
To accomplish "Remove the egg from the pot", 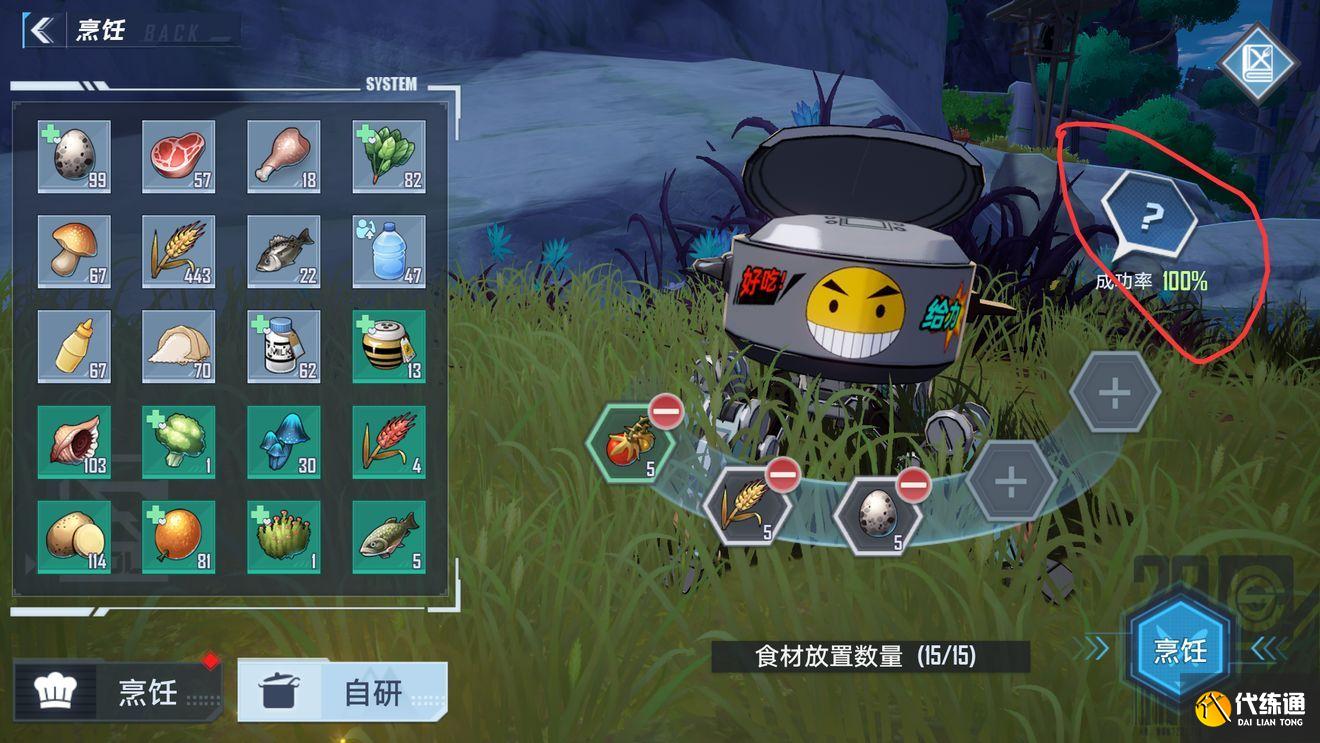I will 913,486.
